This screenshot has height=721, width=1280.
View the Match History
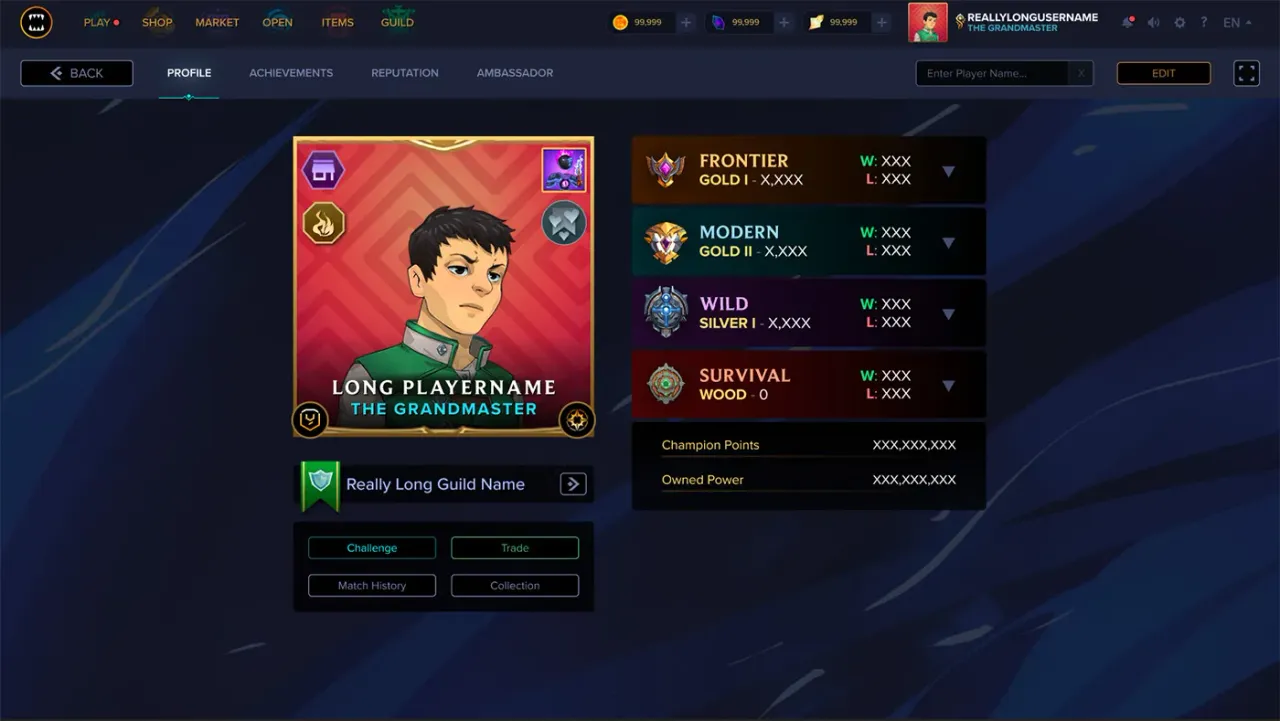(372, 586)
